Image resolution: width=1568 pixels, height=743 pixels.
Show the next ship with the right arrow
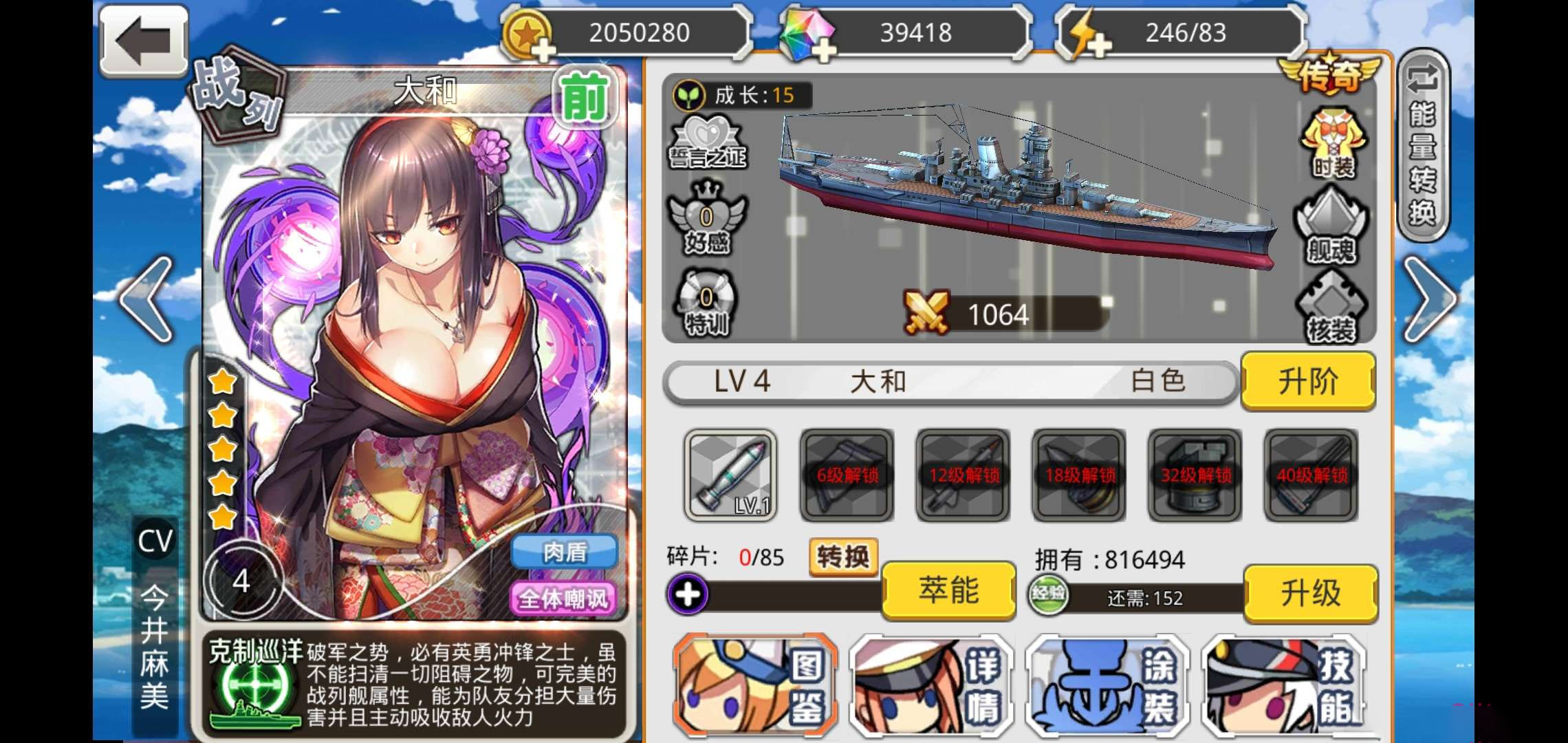tap(1429, 299)
